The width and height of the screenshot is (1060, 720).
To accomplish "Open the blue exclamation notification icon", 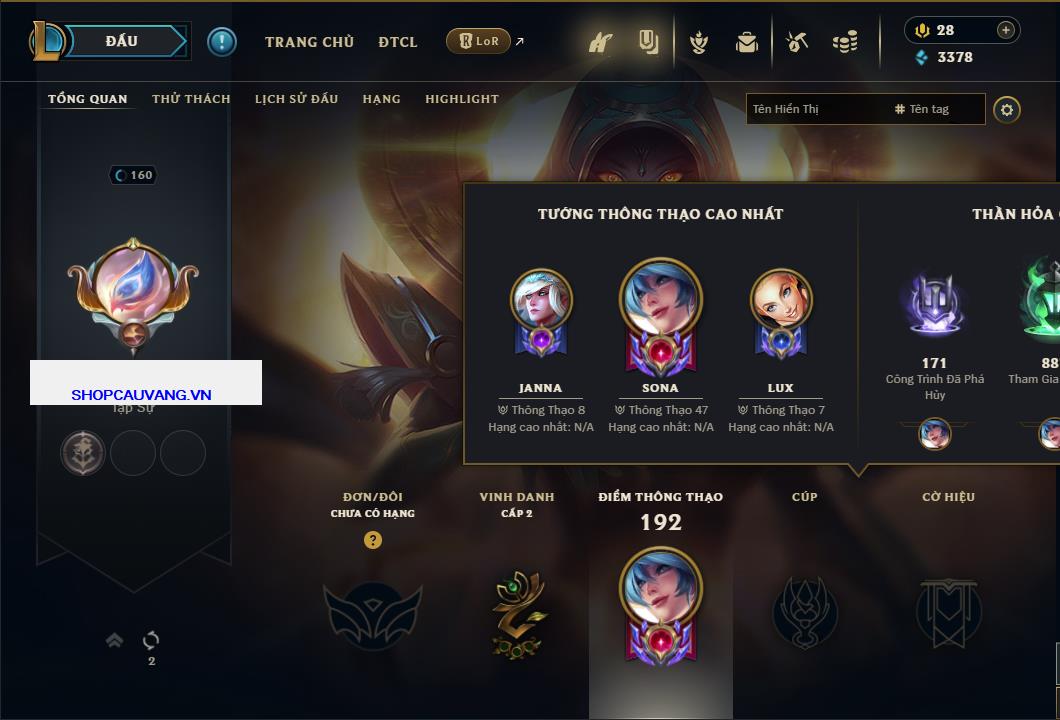I will (x=222, y=41).
